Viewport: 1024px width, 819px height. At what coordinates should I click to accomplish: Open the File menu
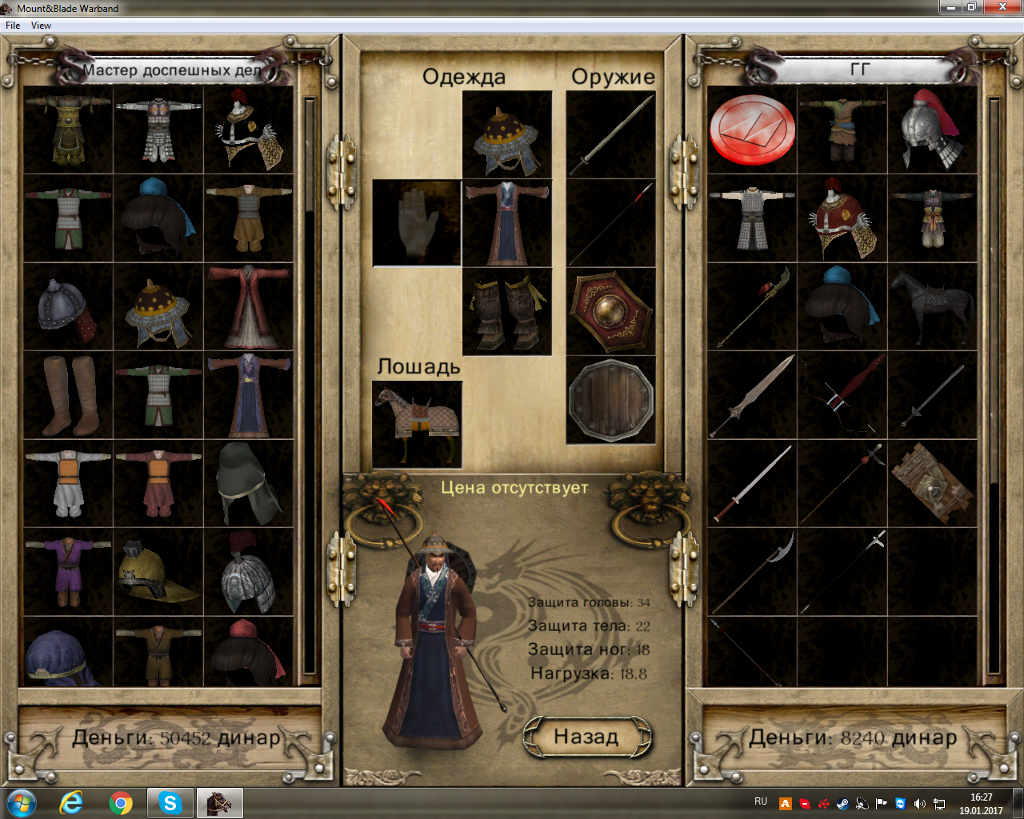(12, 25)
